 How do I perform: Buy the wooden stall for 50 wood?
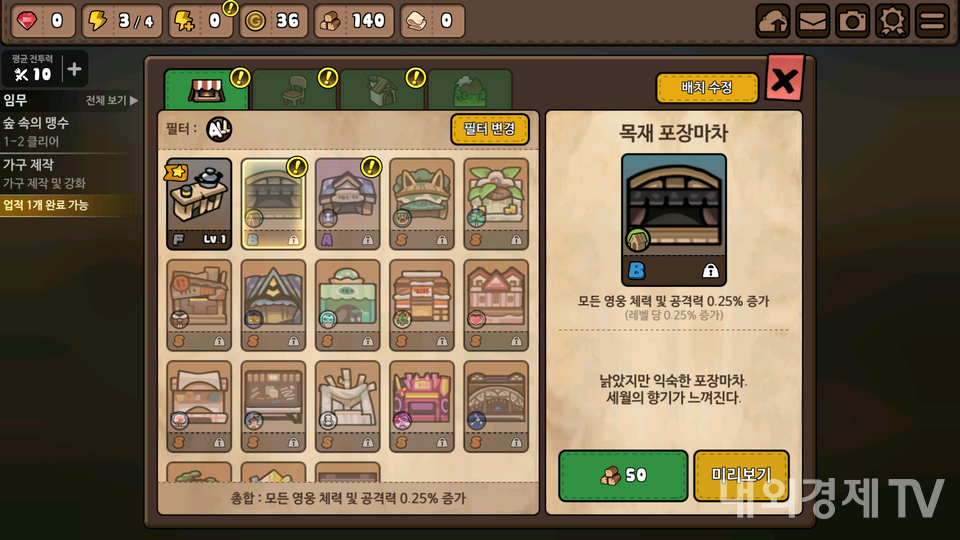[622, 475]
